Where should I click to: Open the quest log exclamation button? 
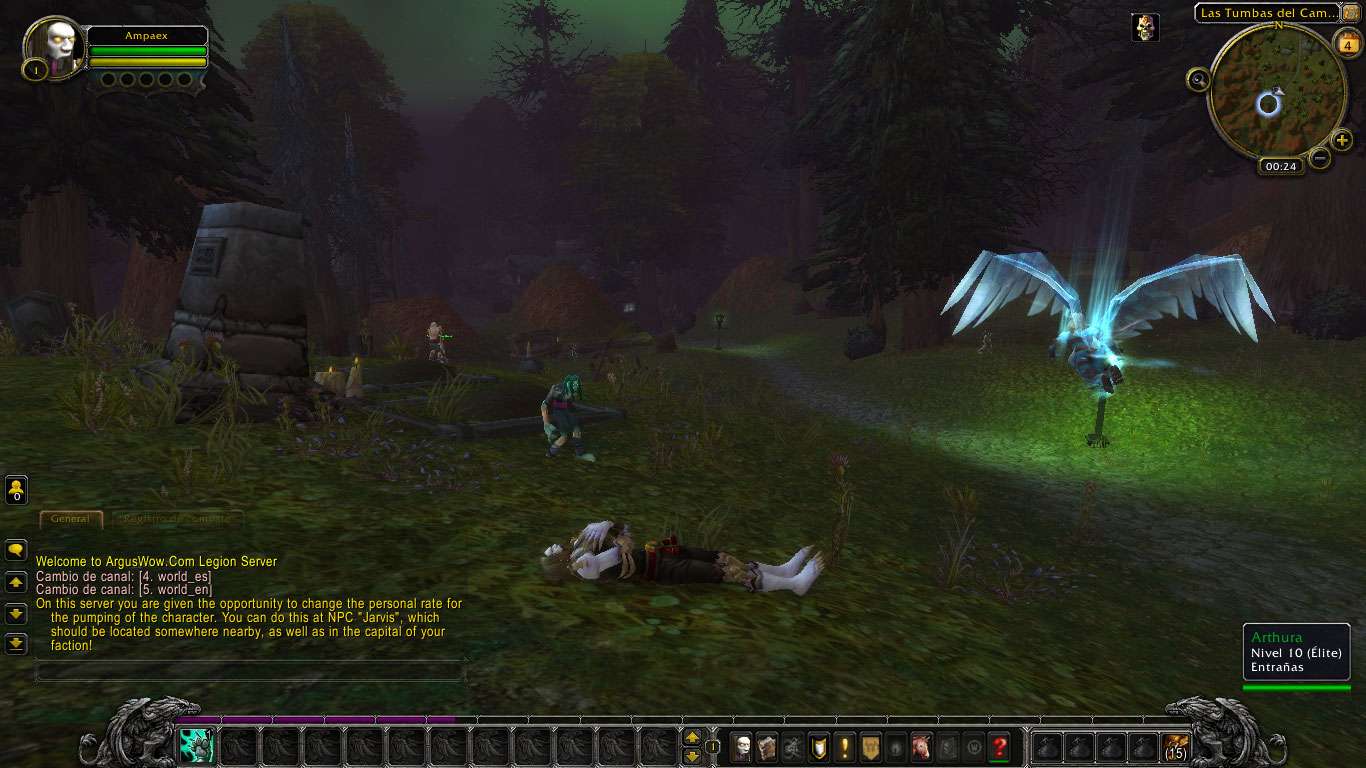[x=846, y=747]
